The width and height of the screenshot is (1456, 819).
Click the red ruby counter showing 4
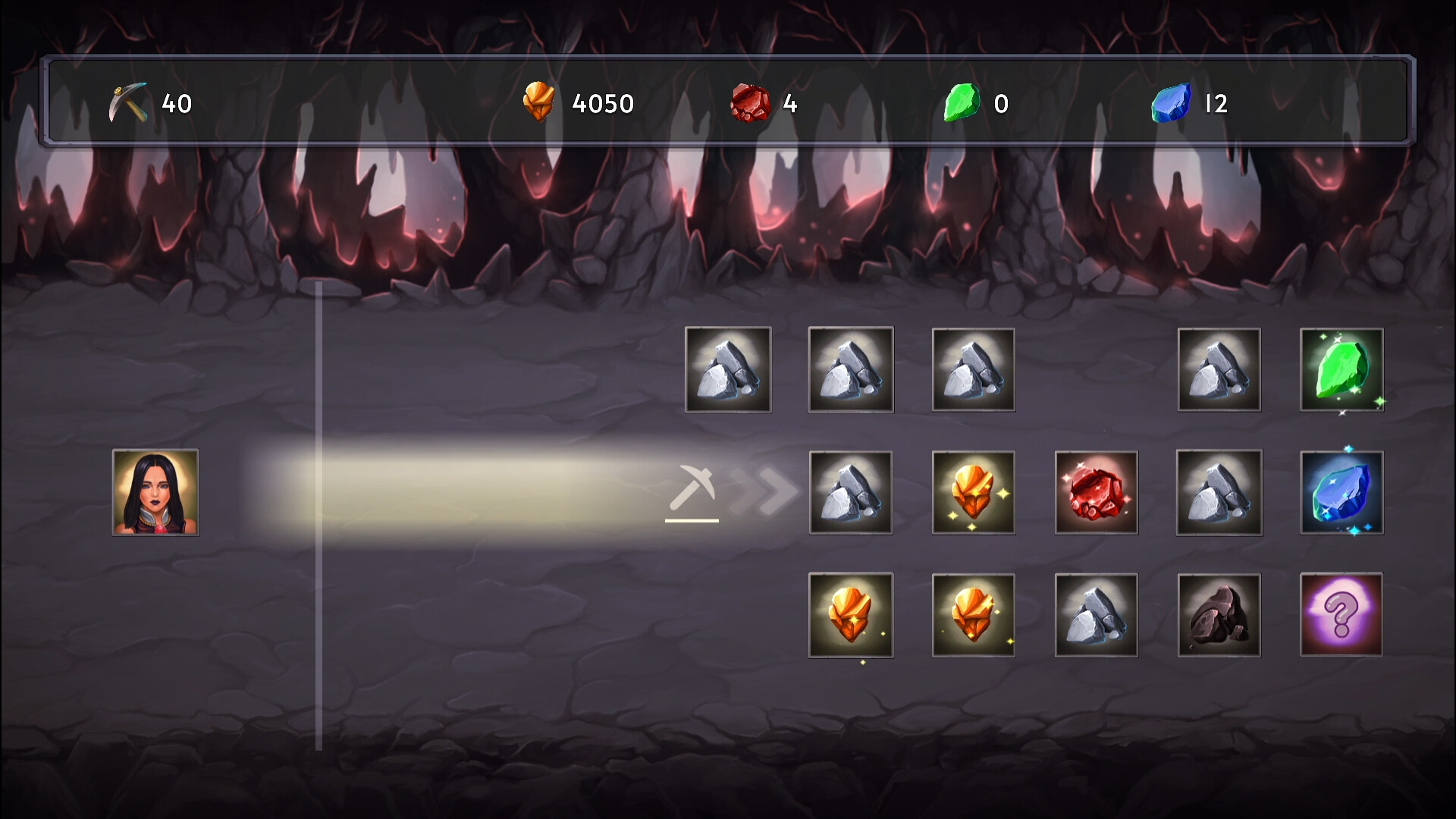pyautogui.click(x=766, y=105)
